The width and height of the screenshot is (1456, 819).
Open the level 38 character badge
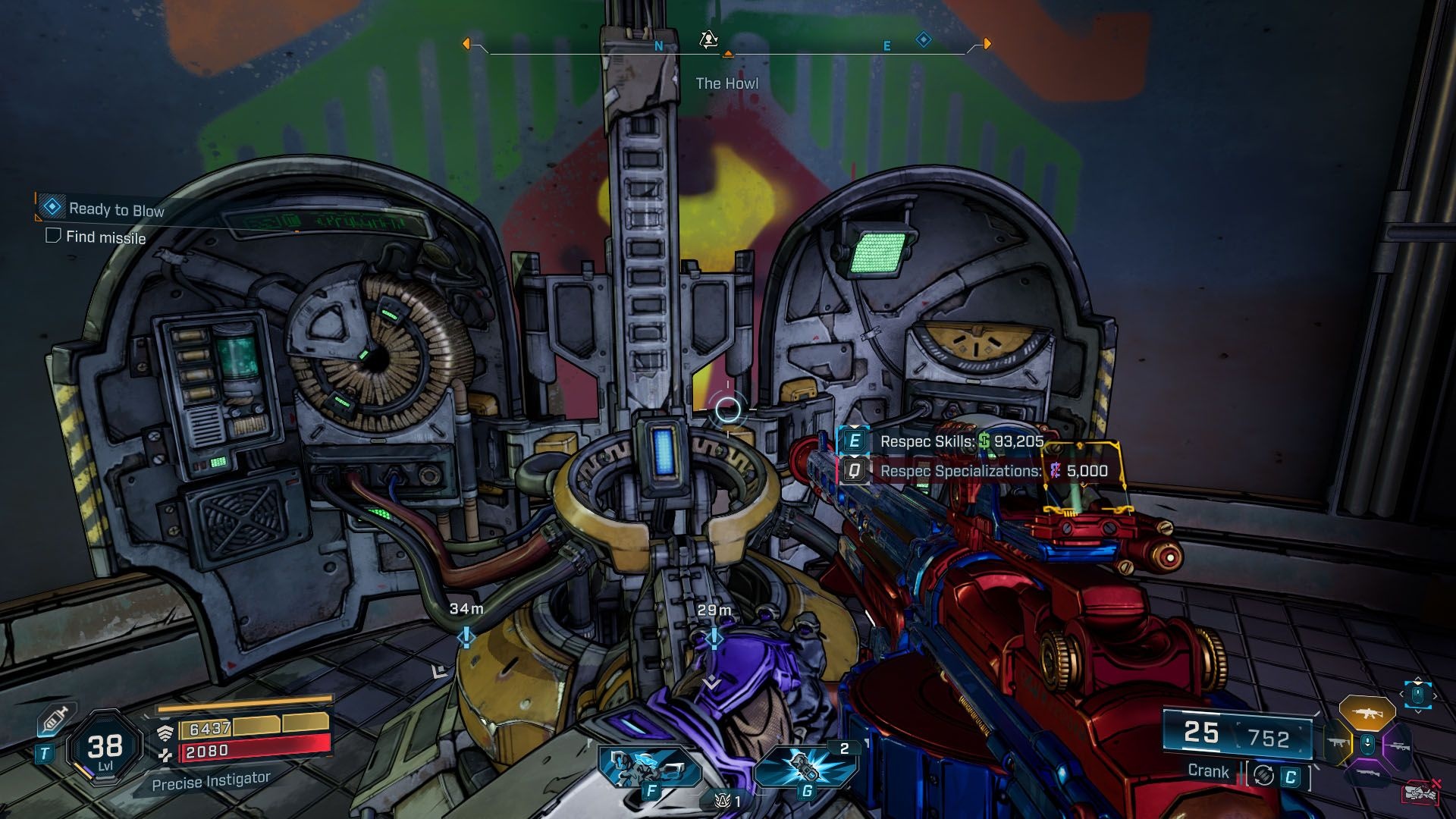coord(105,749)
